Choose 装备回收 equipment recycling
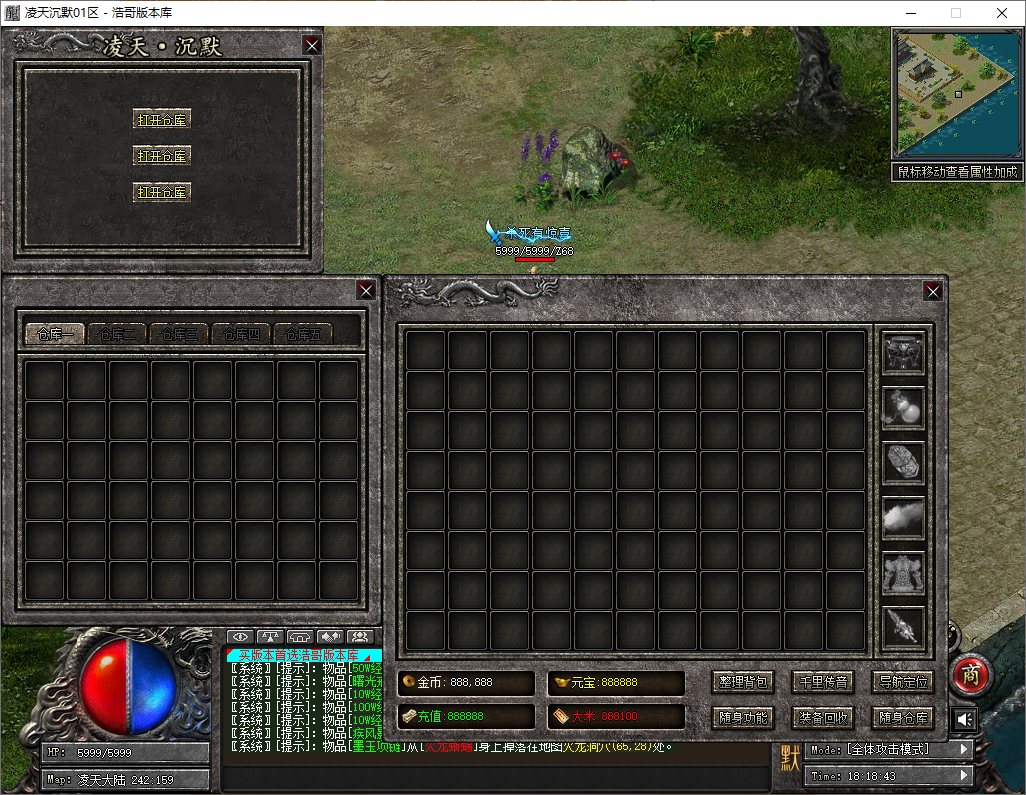The image size is (1026, 795). (x=823, y=717)
